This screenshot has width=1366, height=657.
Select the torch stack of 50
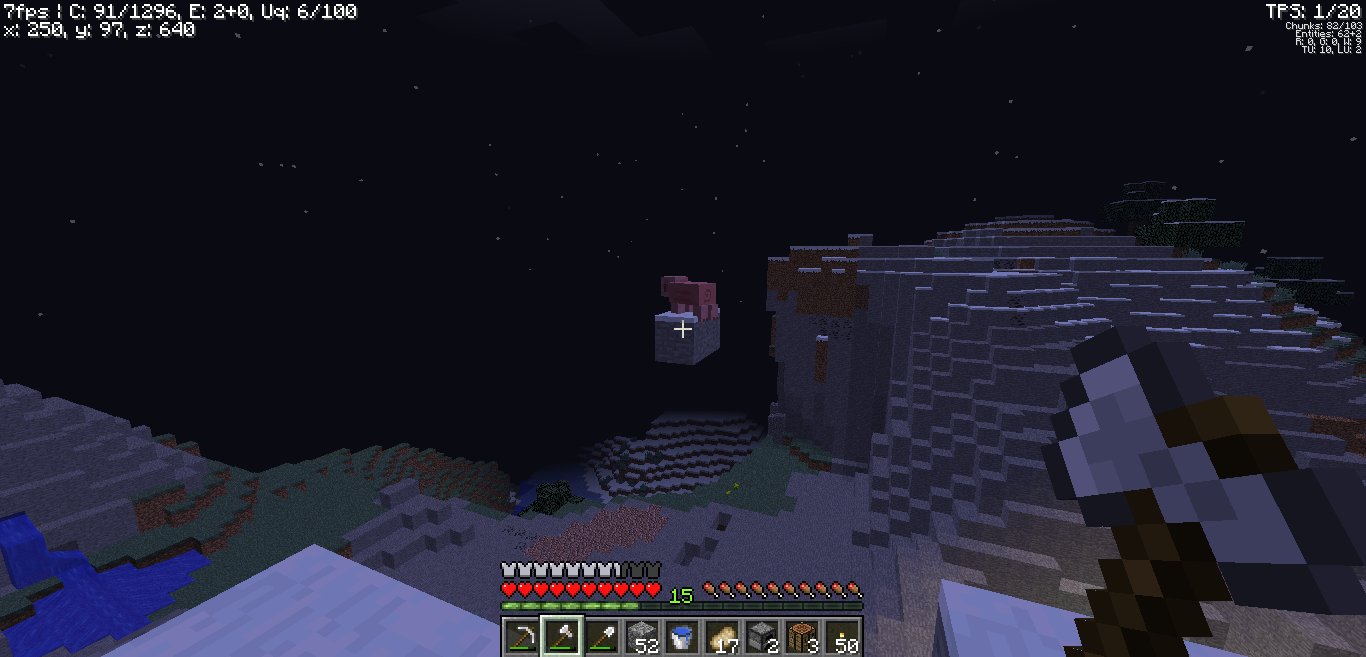tap(842, 636)
